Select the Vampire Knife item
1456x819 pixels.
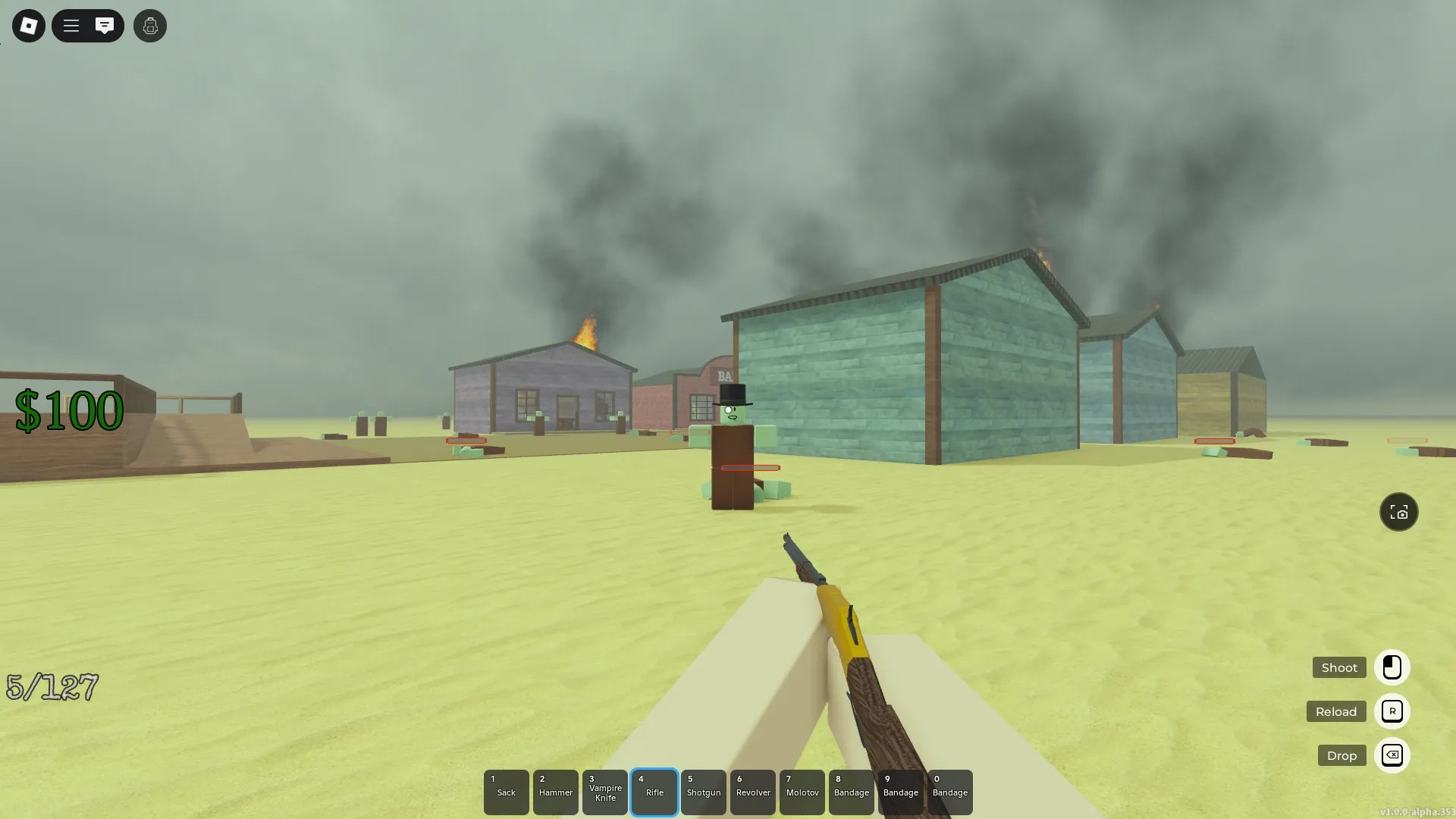coord(604,792)
